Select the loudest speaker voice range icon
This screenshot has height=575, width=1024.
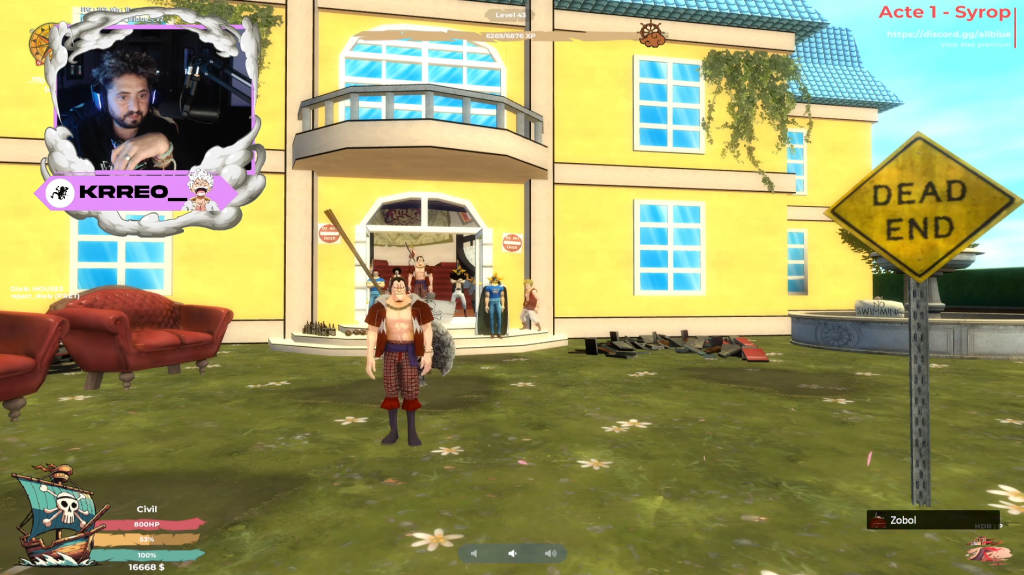point(549,553)
